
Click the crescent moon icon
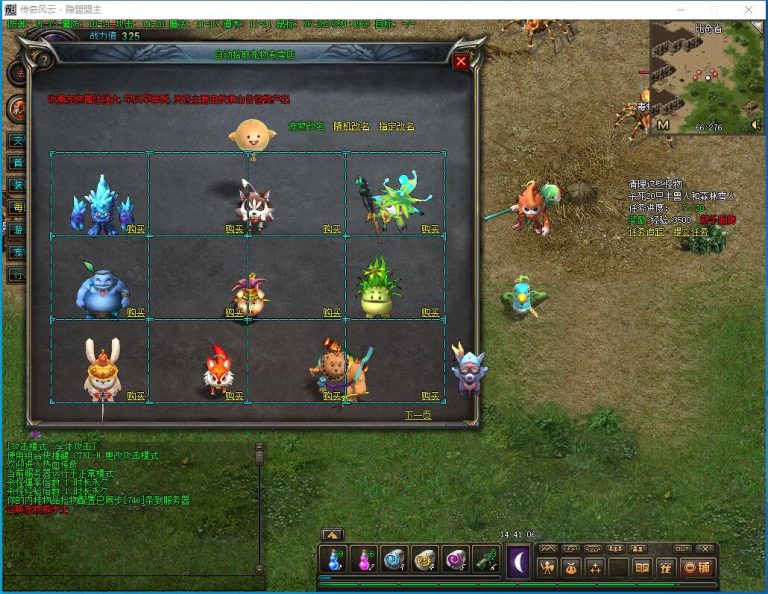coord(518,562)
